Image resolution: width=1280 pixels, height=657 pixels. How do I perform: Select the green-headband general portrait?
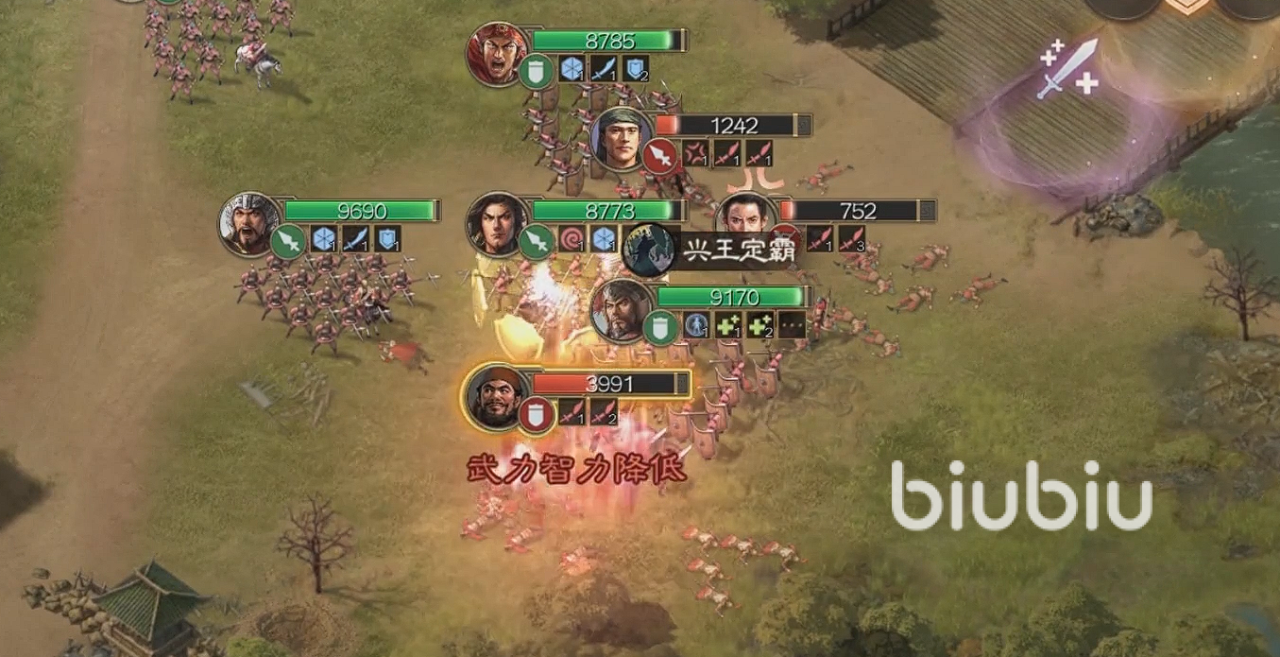(621, 138)
